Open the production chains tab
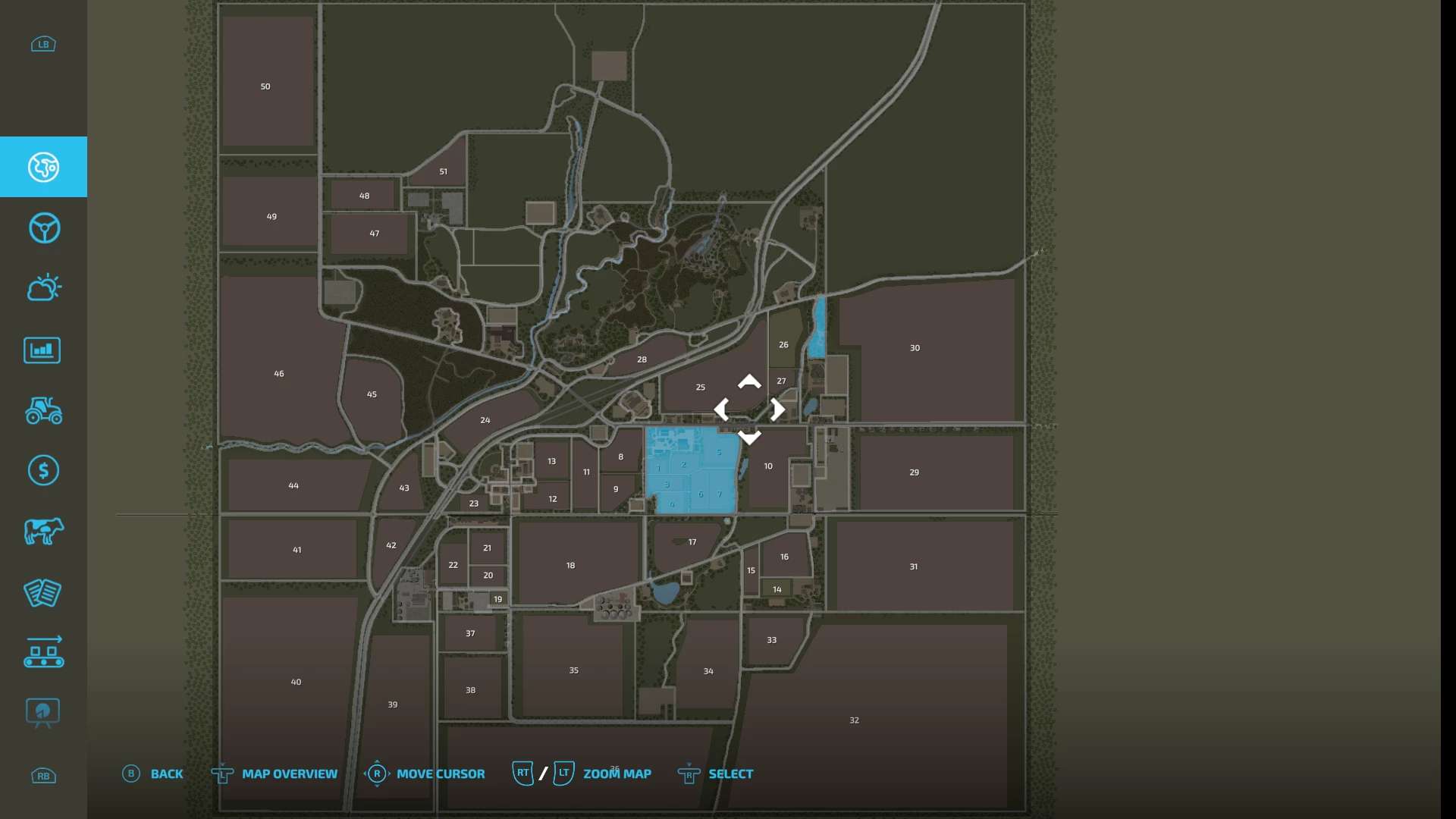 pyautogui.click(x=43, y=652)
